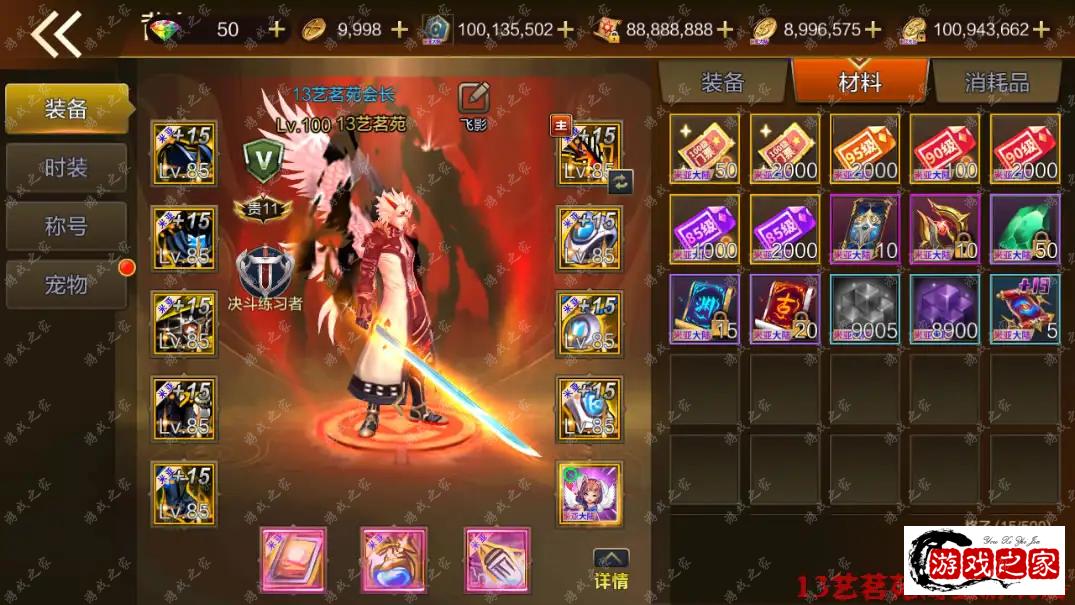Open the VIP shield badge
Screen dimensions: 1075x605
click(264, 158)
